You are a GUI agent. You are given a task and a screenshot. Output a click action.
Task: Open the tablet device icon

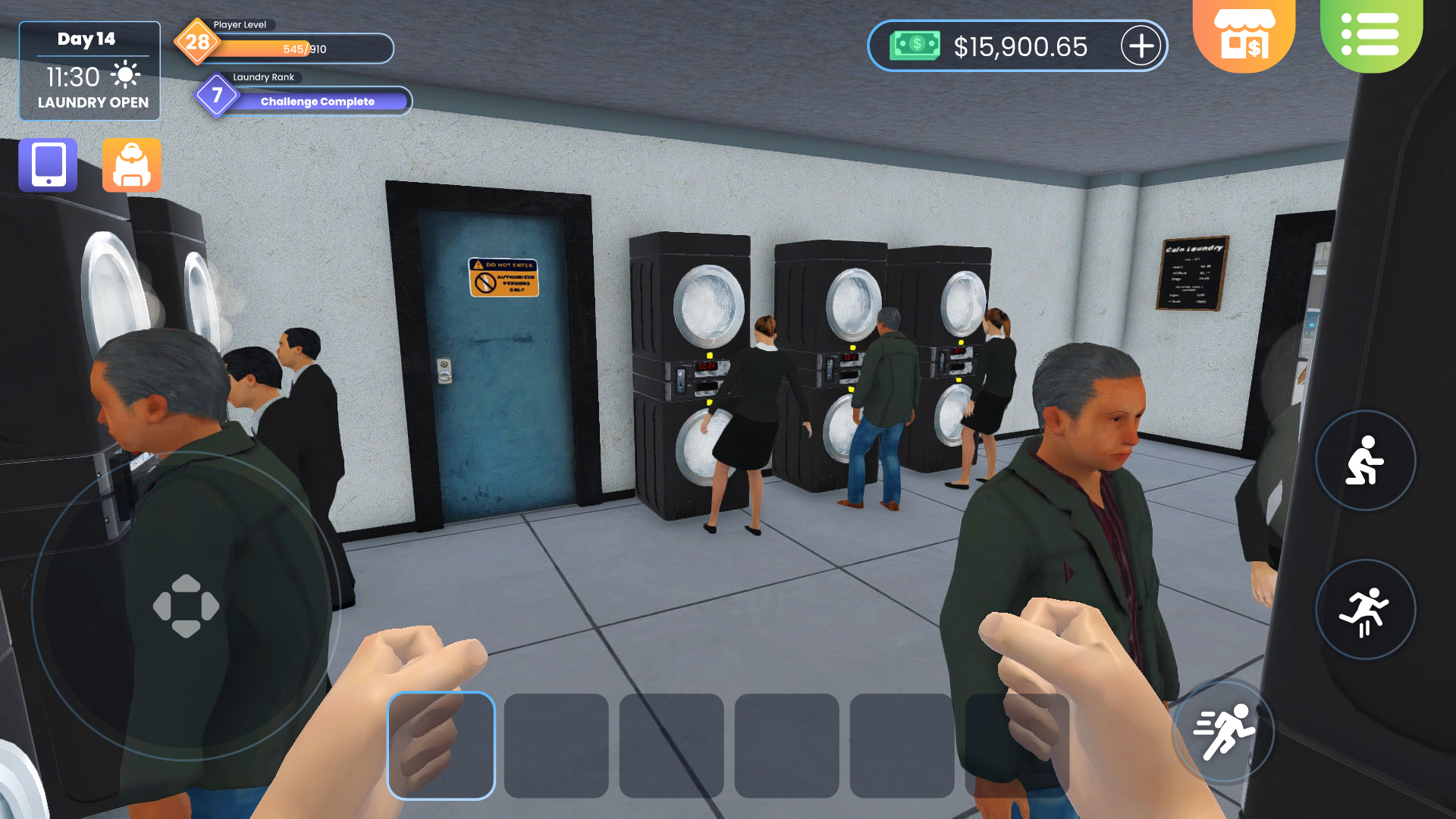coord(48,165)
